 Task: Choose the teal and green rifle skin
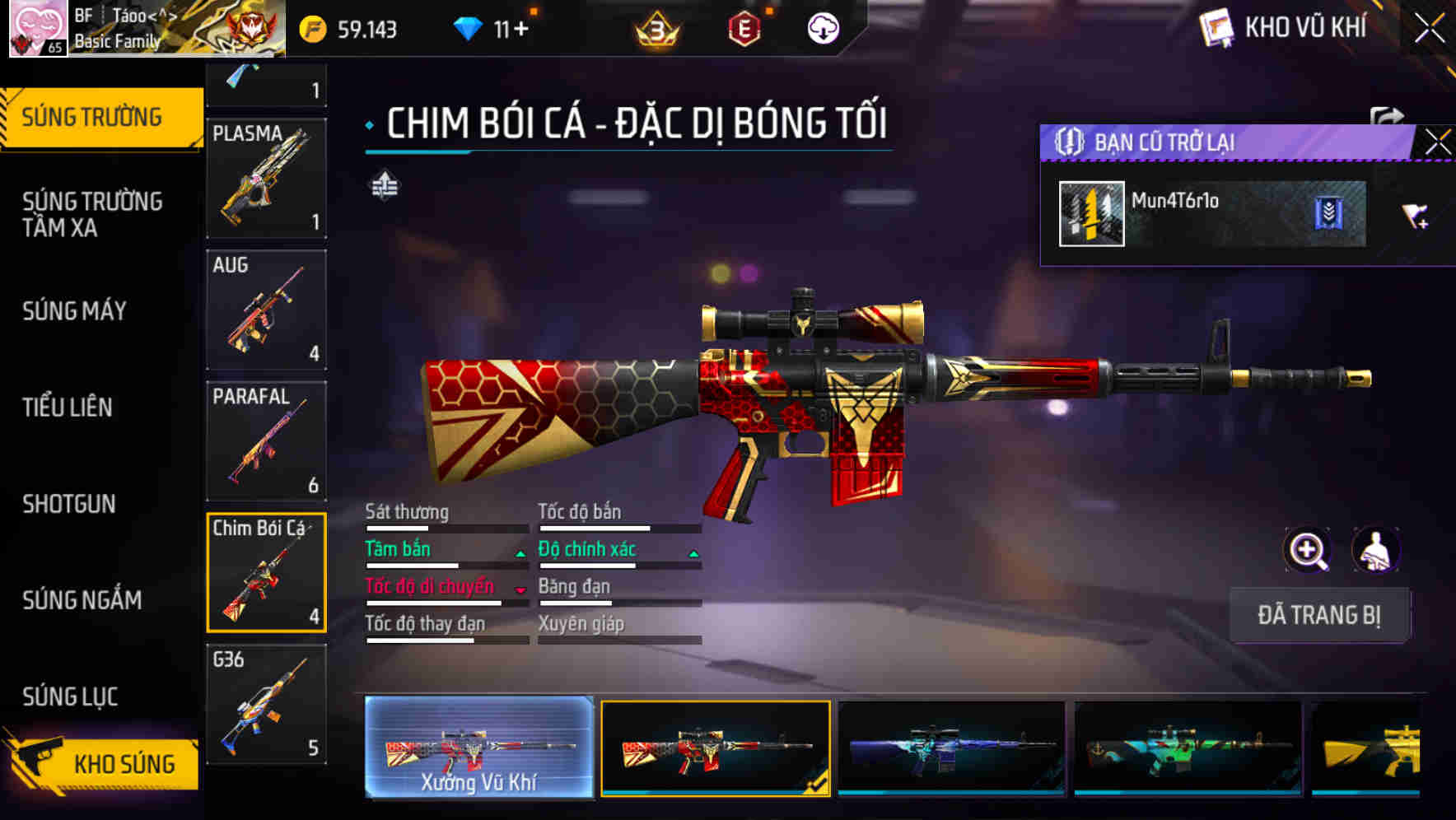pyautogui.click(x=1188, y=748)
